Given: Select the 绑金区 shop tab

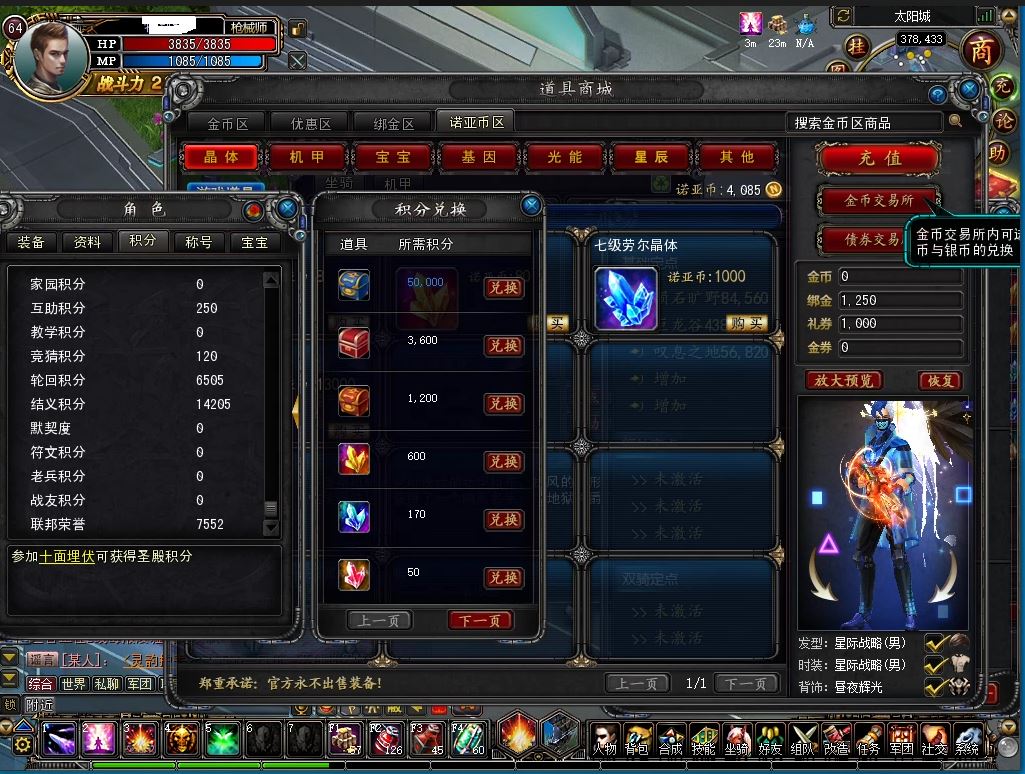Looking at the screenshot, I should (394, 124).
